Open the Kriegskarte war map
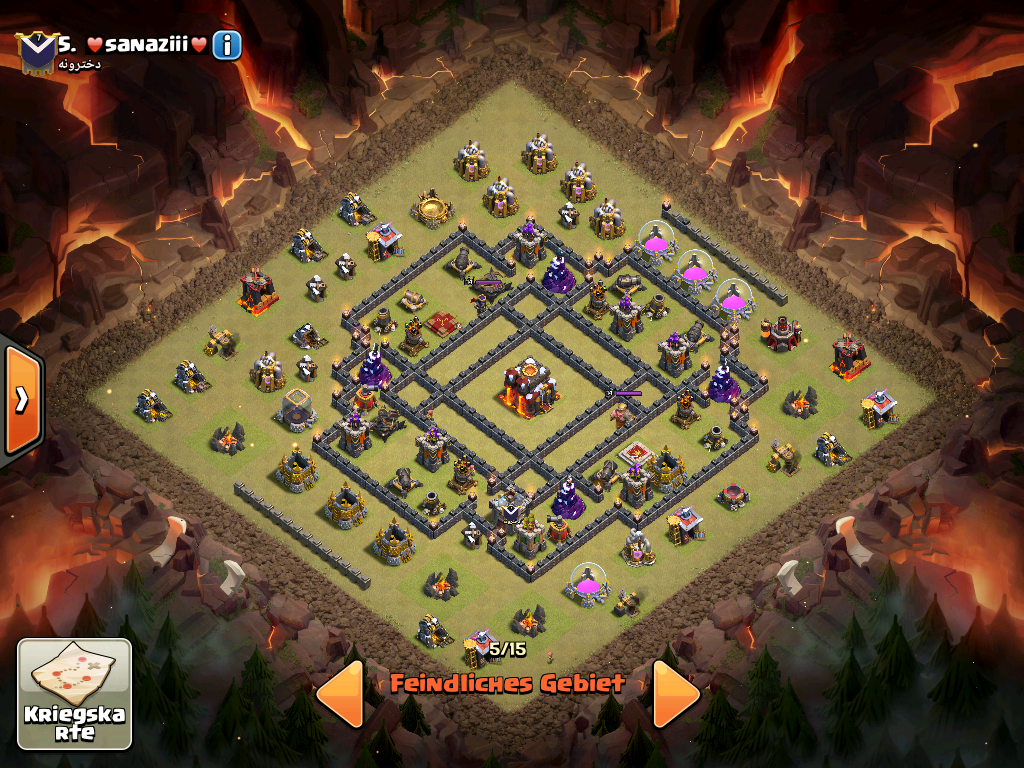Screen dimensions: 1024x768 (x=75, y=693)
